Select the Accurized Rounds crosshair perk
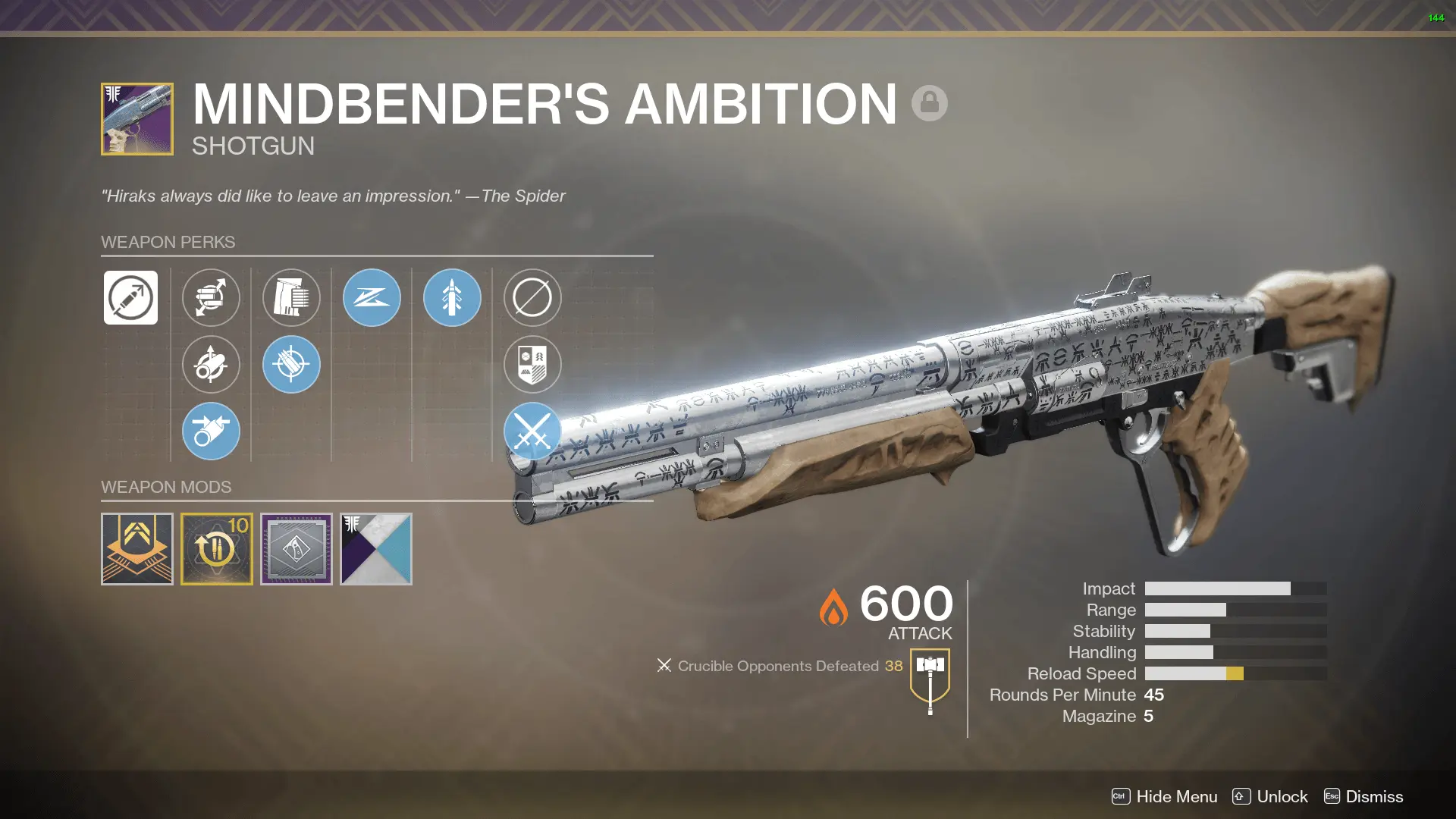 [x=291, y=365]
